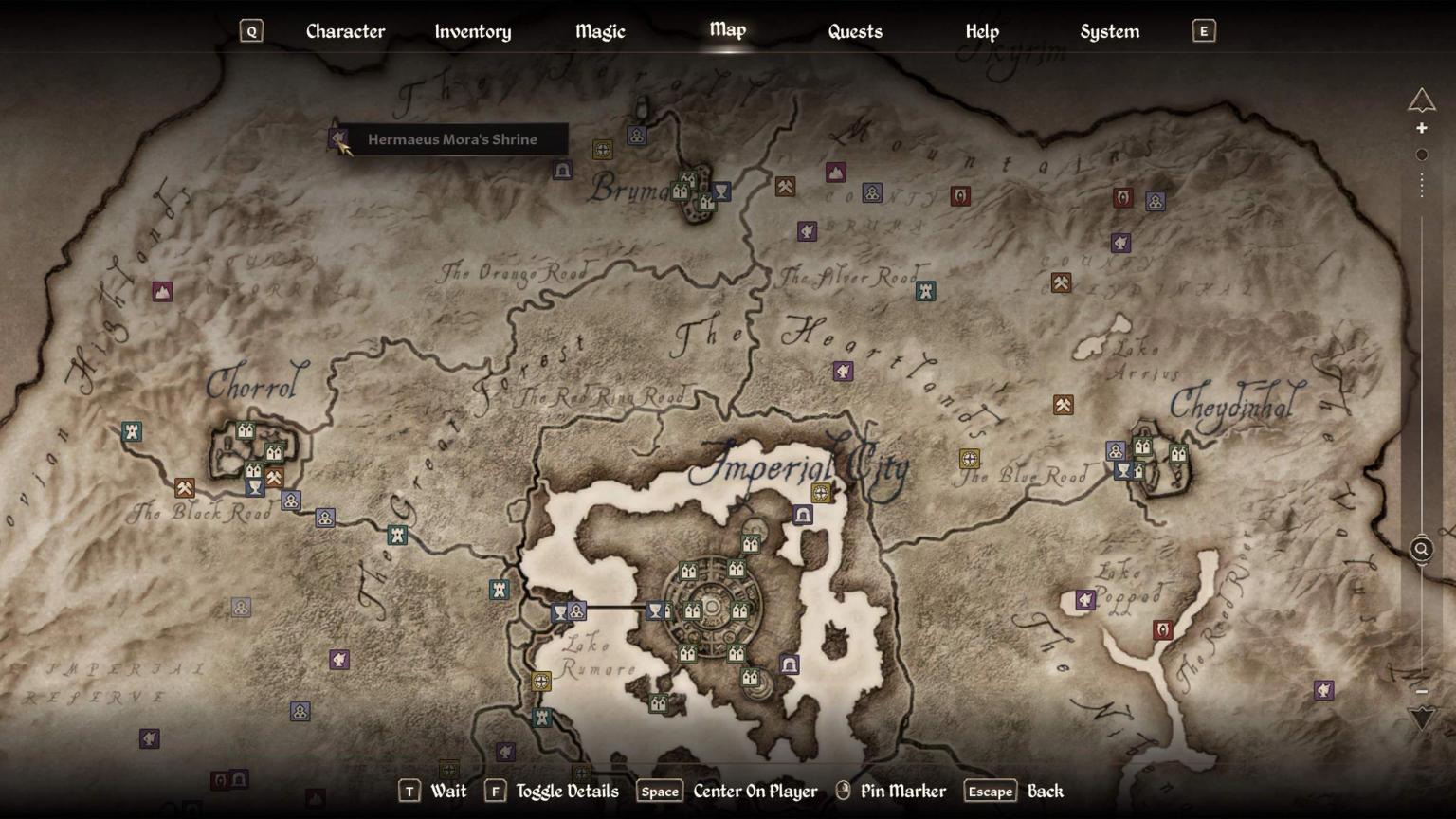Viewport: 1456px width, 819px height.
Task: Switch to the Quests screen
Action: click(x=854, y=31)
